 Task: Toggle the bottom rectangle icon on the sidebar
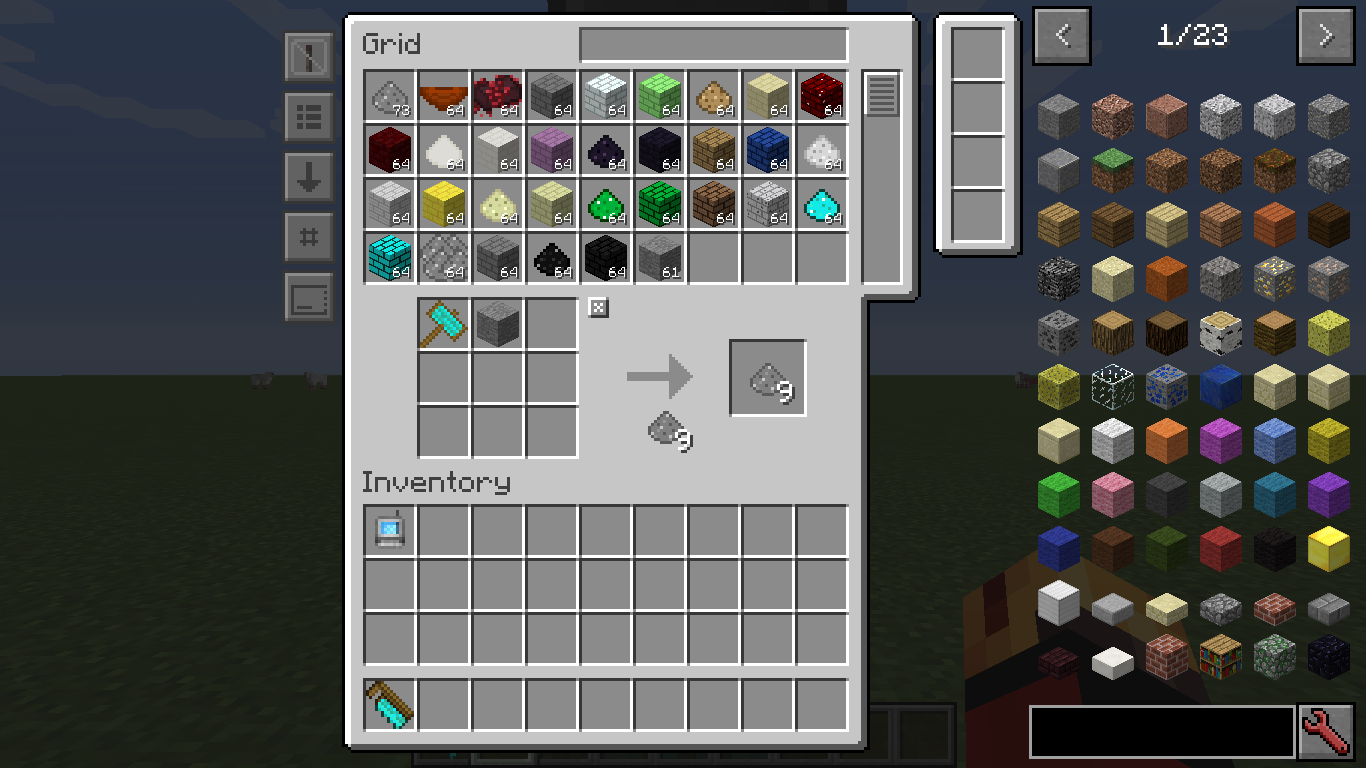point(308,298)
